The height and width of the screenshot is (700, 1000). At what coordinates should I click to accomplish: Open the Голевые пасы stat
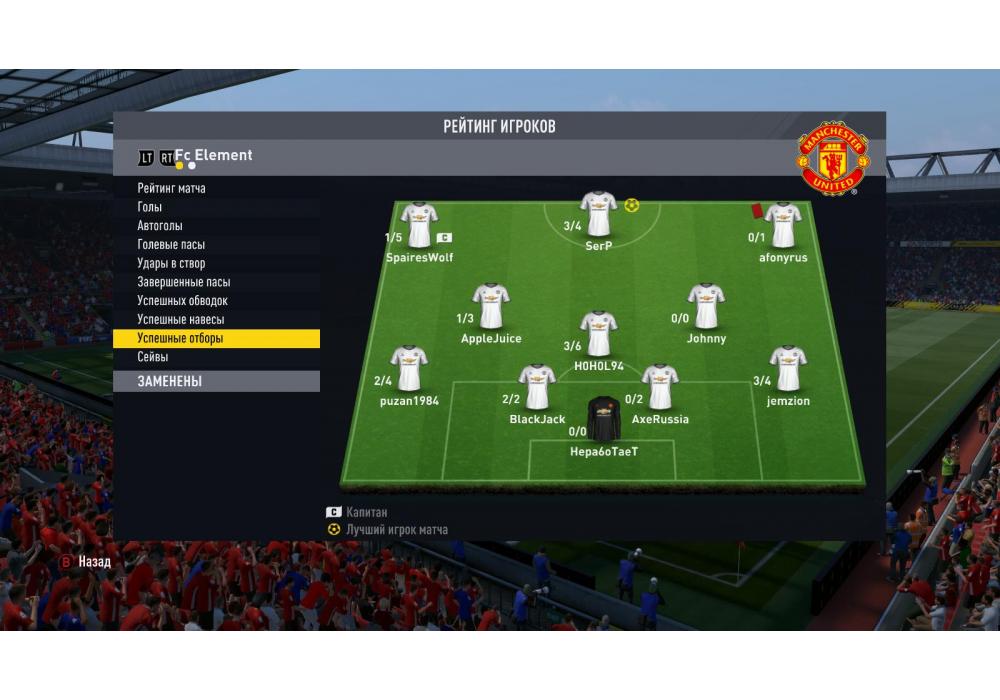coord(171,245)
